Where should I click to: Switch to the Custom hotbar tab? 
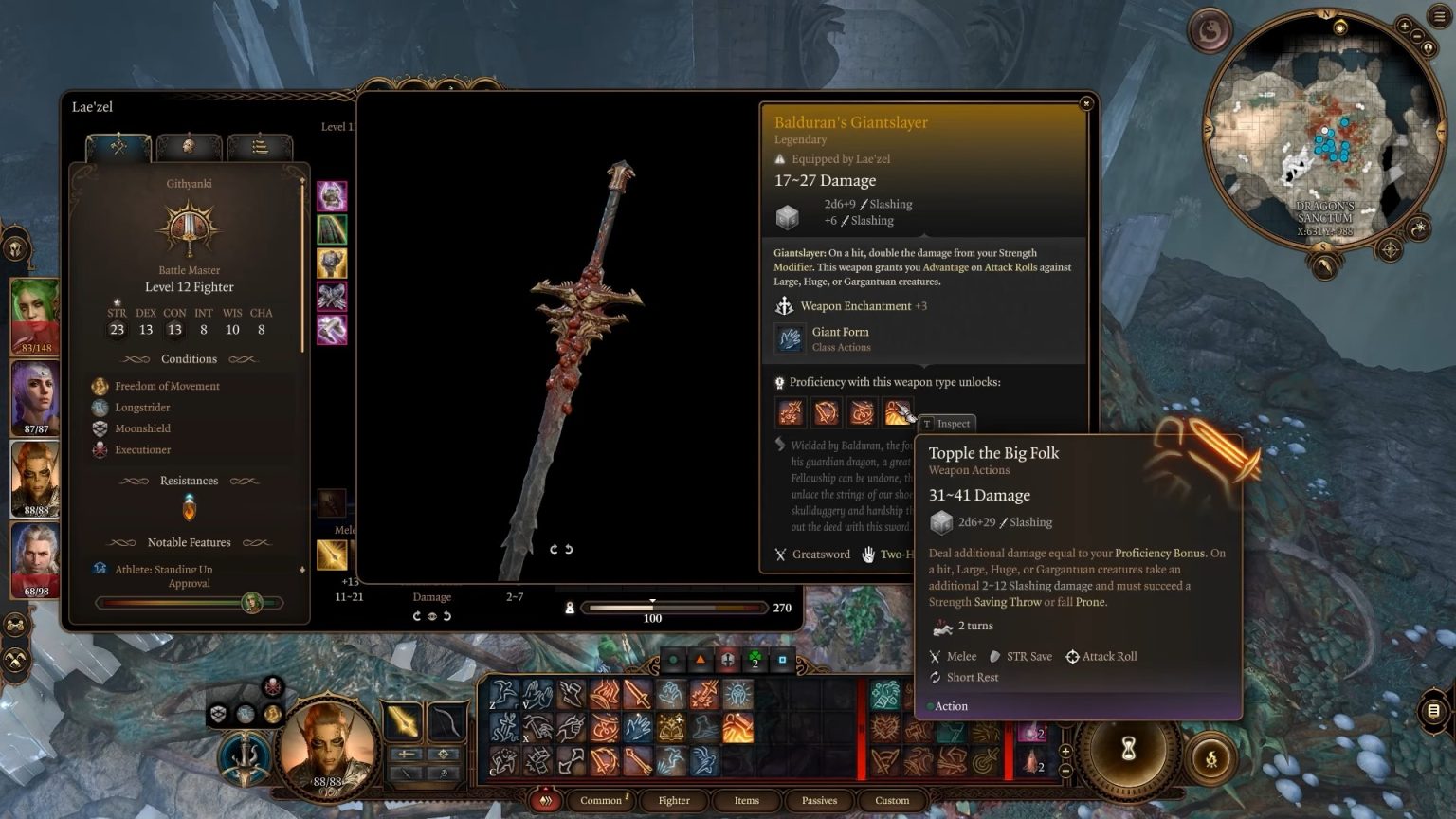(892, 800)
